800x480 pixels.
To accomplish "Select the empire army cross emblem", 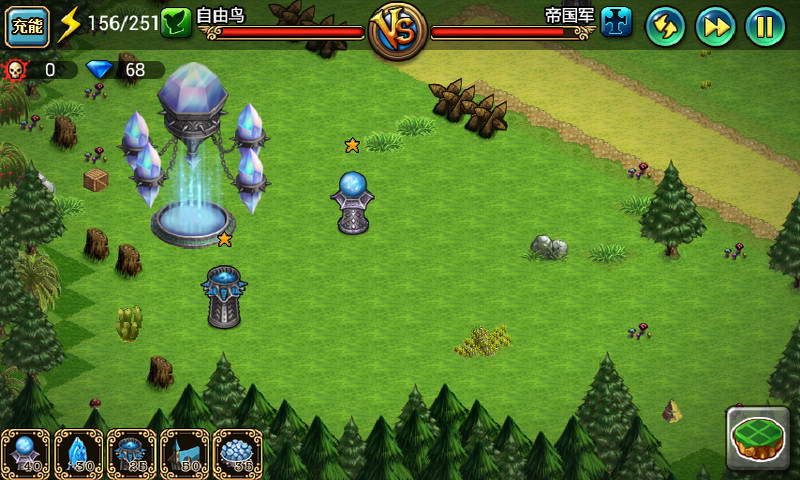I will click(616, 22).
